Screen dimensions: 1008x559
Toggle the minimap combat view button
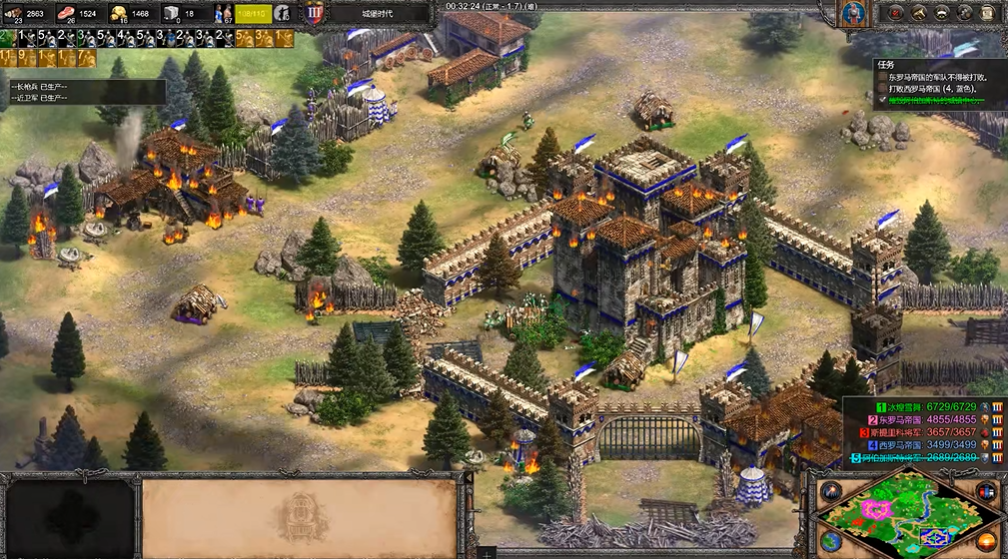[988, 491]
